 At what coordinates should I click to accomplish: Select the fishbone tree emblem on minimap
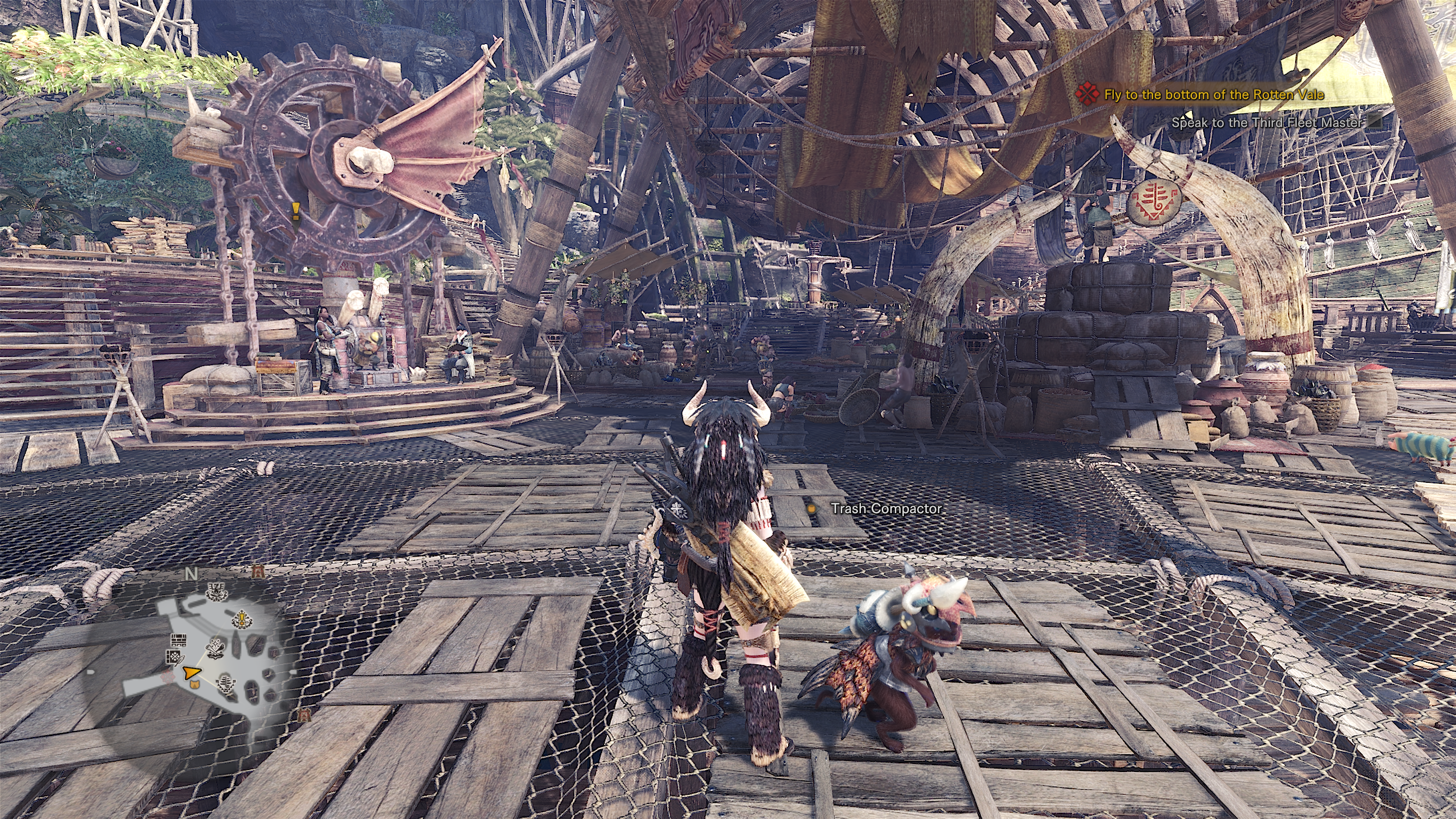pos(225,683)
